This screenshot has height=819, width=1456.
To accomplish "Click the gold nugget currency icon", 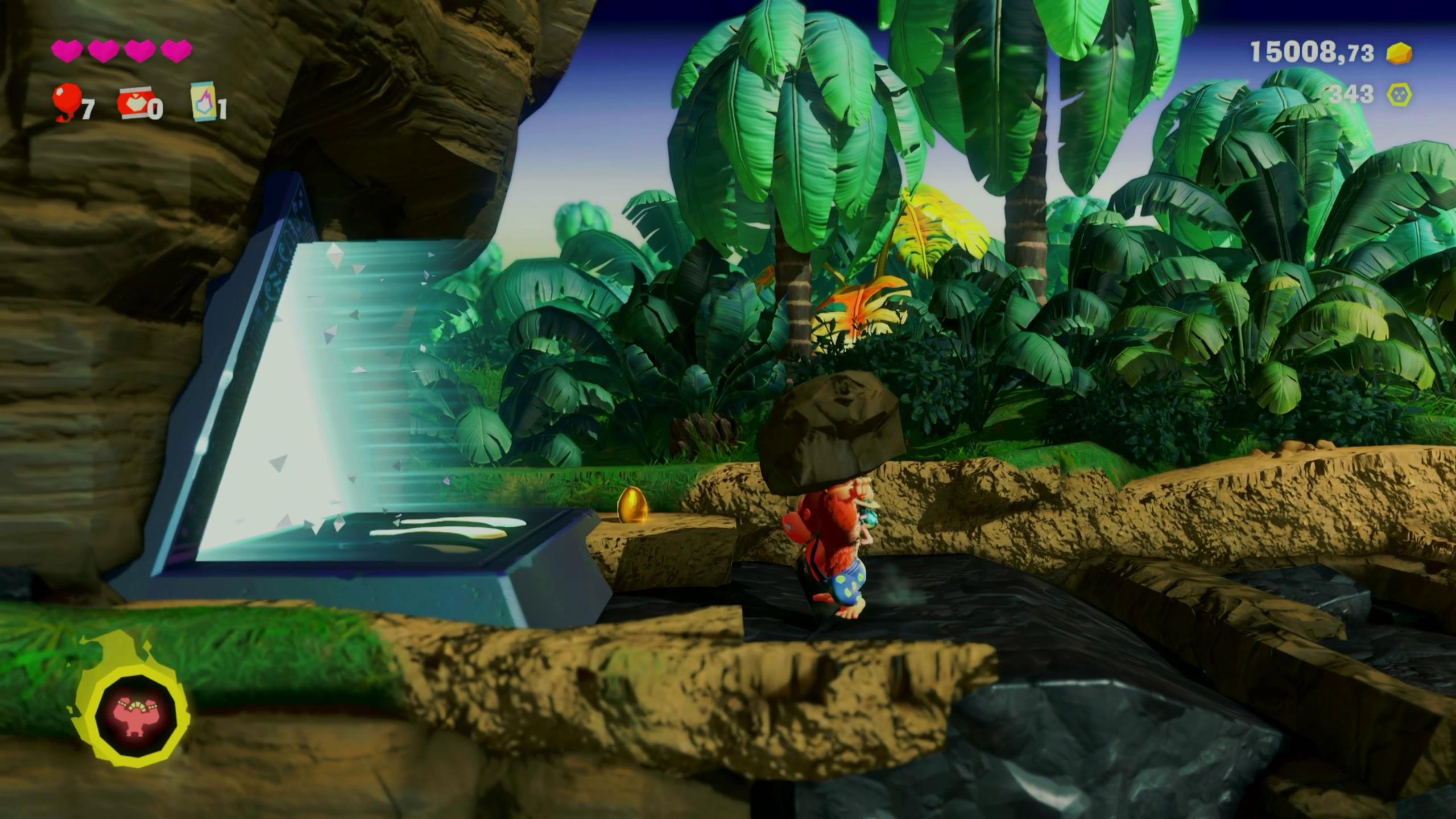I will click(x=1399, y=53).
